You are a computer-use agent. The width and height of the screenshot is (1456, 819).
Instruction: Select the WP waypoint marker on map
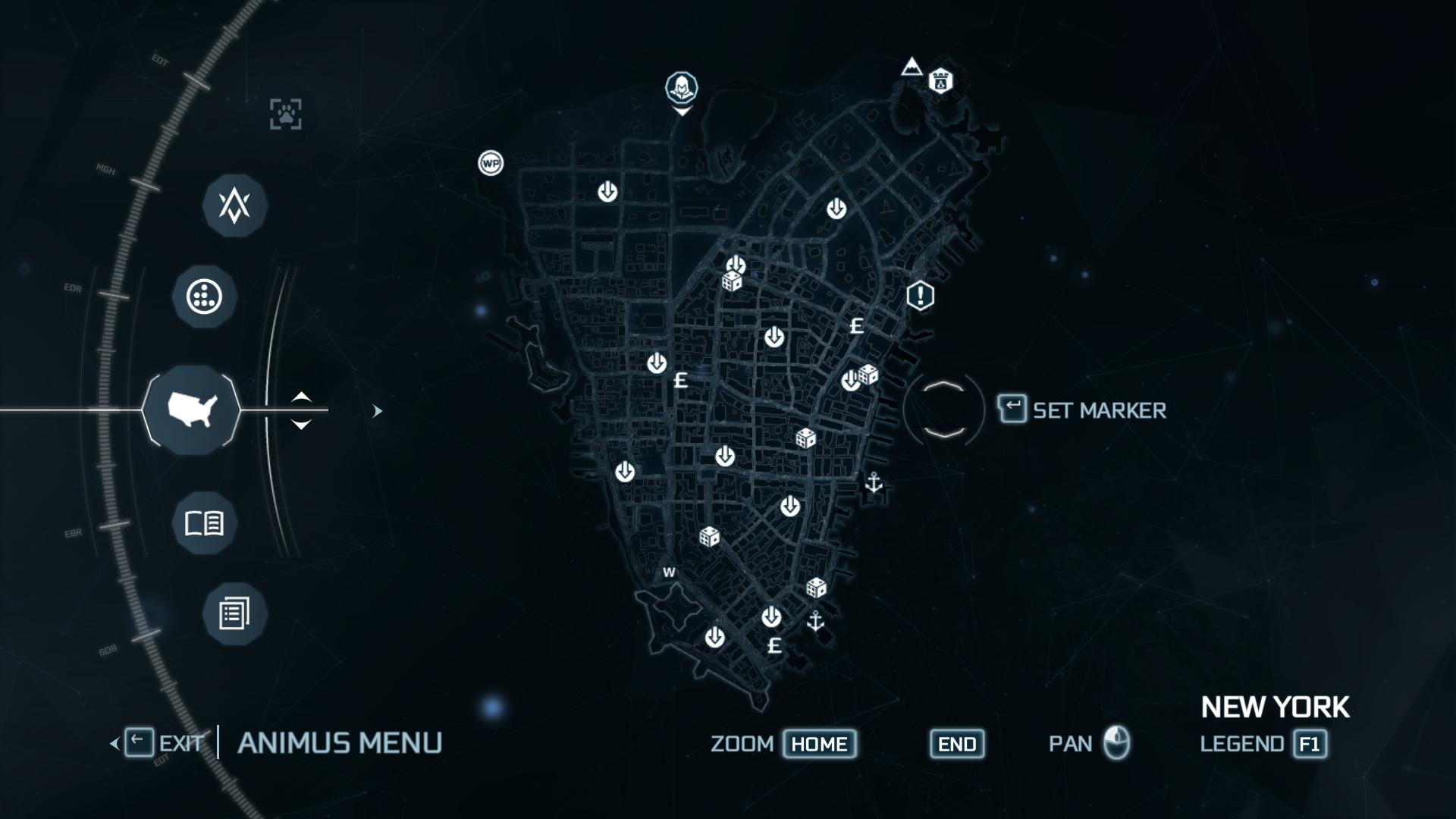click(491, 163)
